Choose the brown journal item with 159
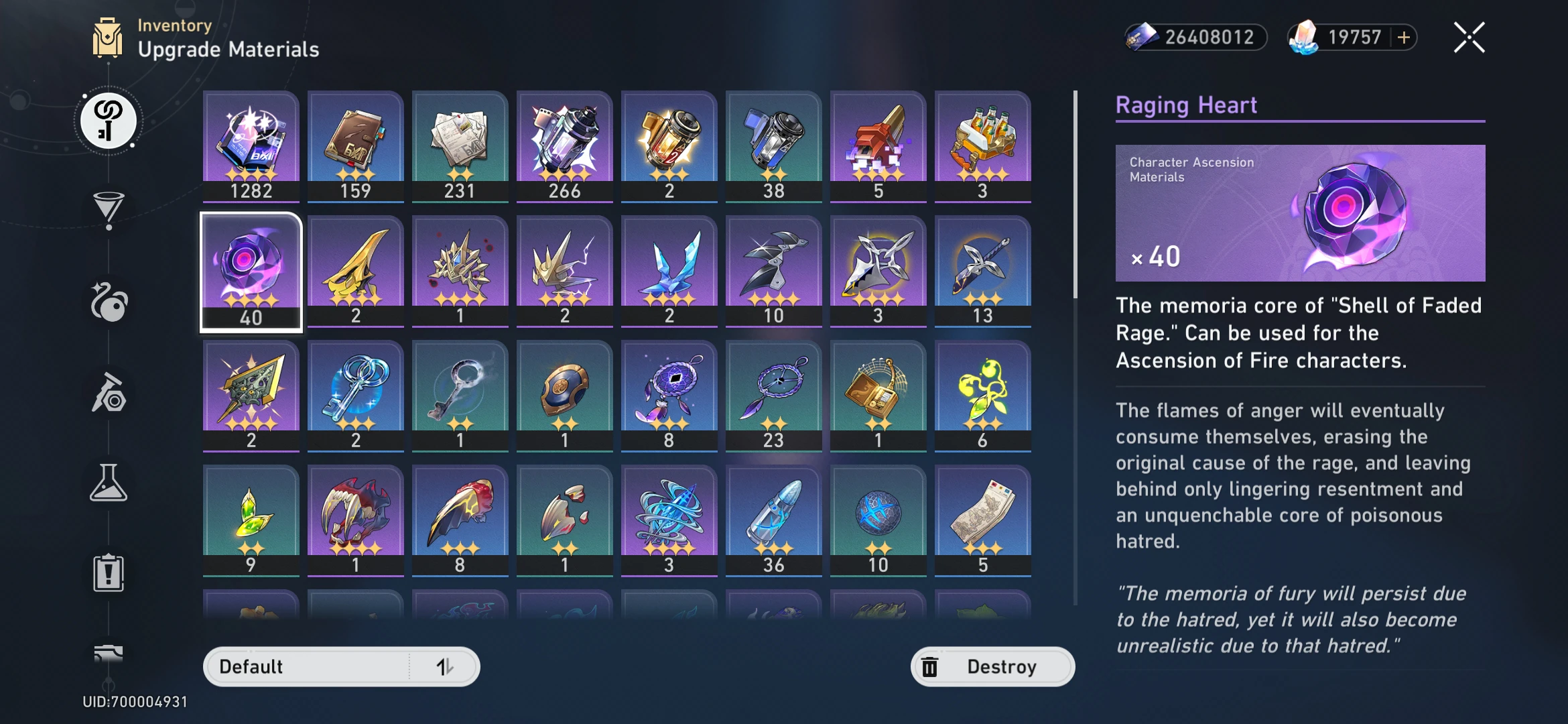This screenshot has width=1568, height=724. (x=356, y=145)
